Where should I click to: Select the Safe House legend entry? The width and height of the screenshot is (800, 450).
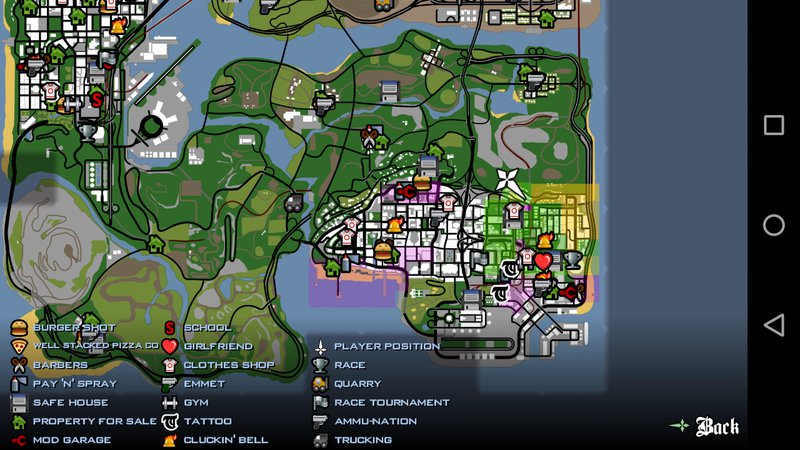click(70, 402)
